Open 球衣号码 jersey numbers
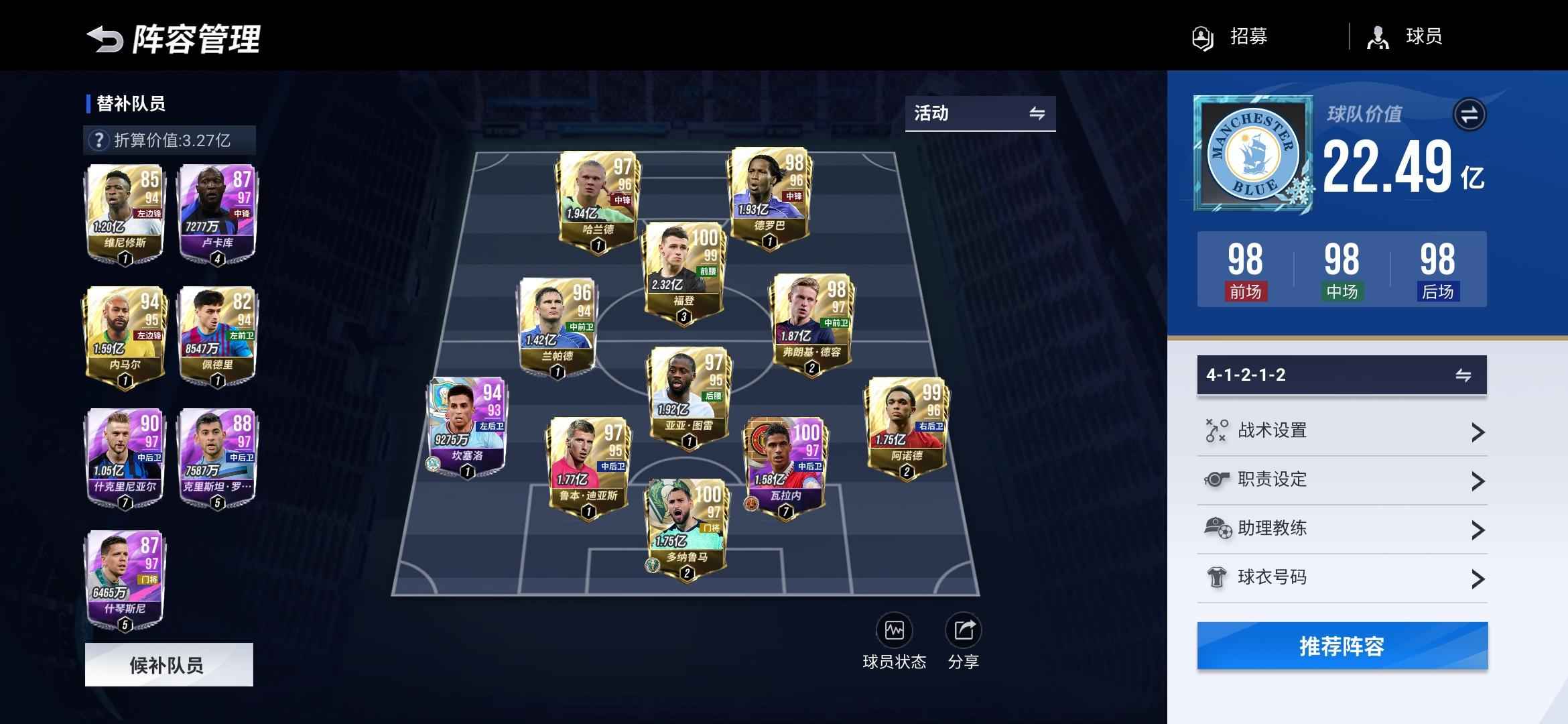Viewport: 1568px width, 724px height. pos(1342,578)
